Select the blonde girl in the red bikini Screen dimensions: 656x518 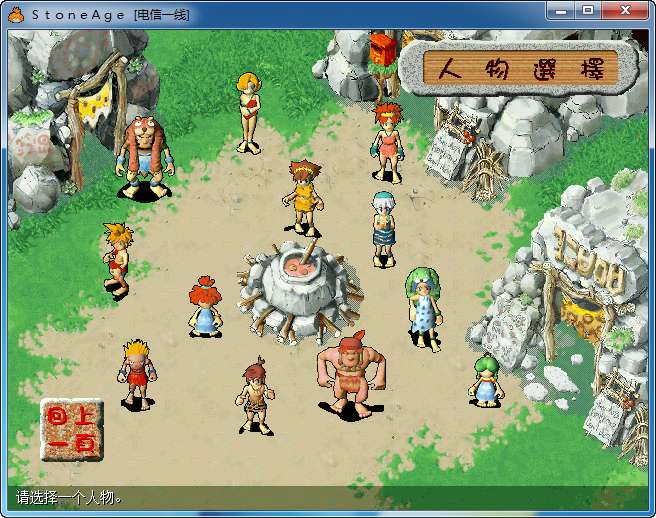[248, 110]
